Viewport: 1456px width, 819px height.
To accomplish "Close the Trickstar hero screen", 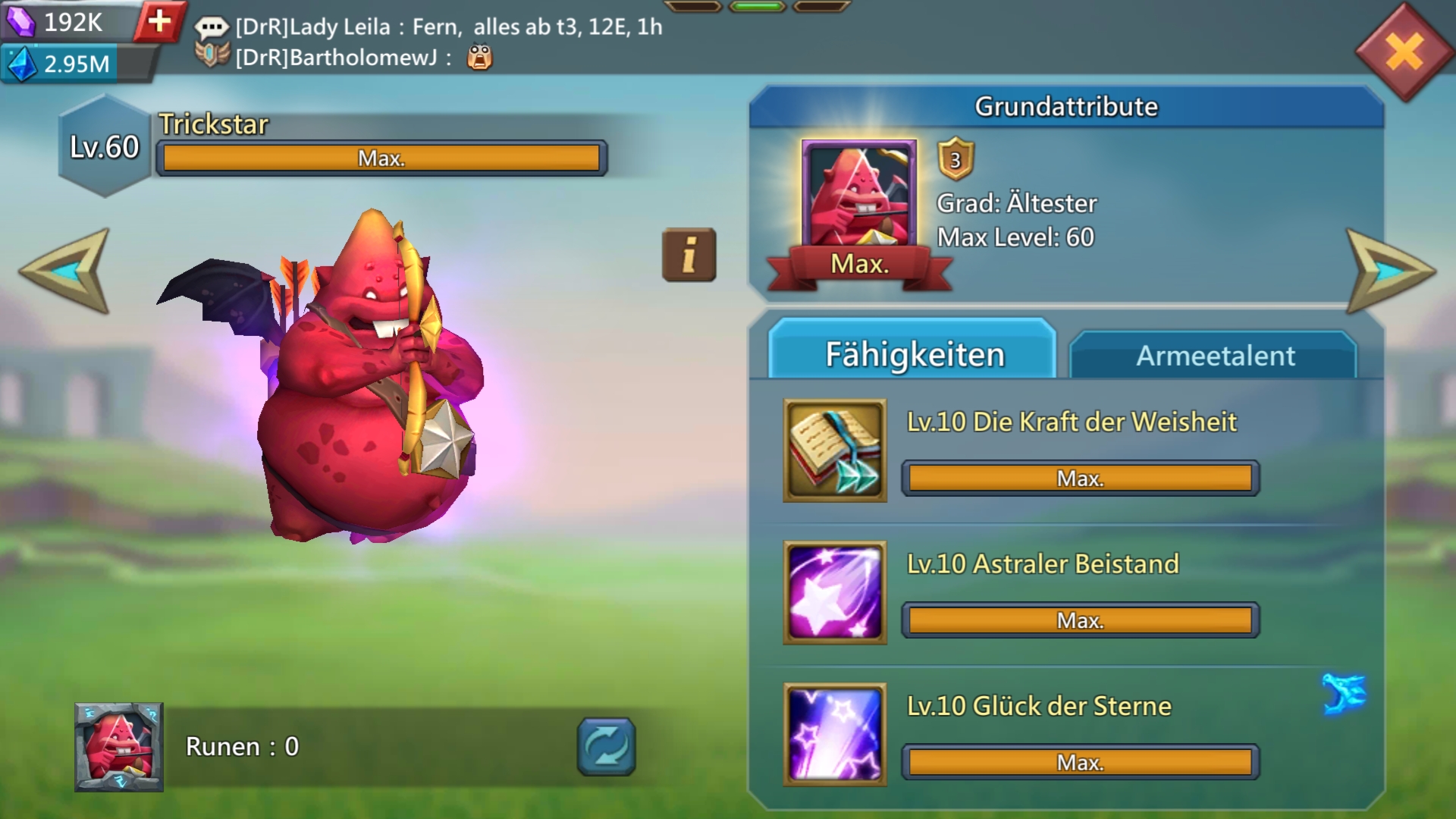I will pyautogui.click(x=1404, y=52).
